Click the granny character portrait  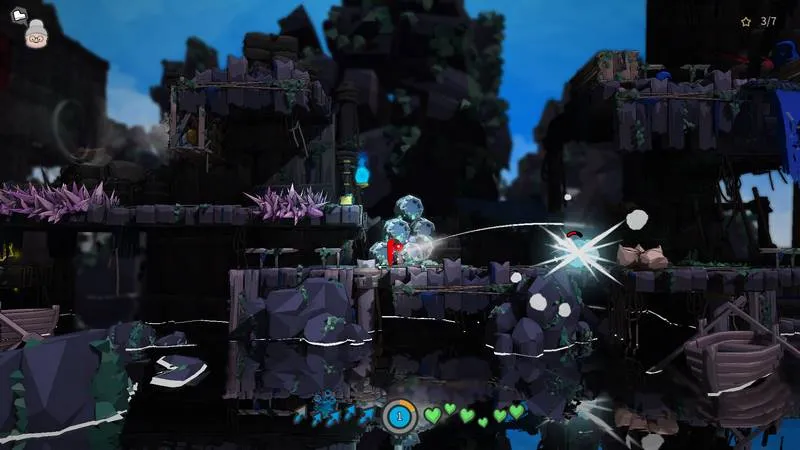(x=38, y=33)
